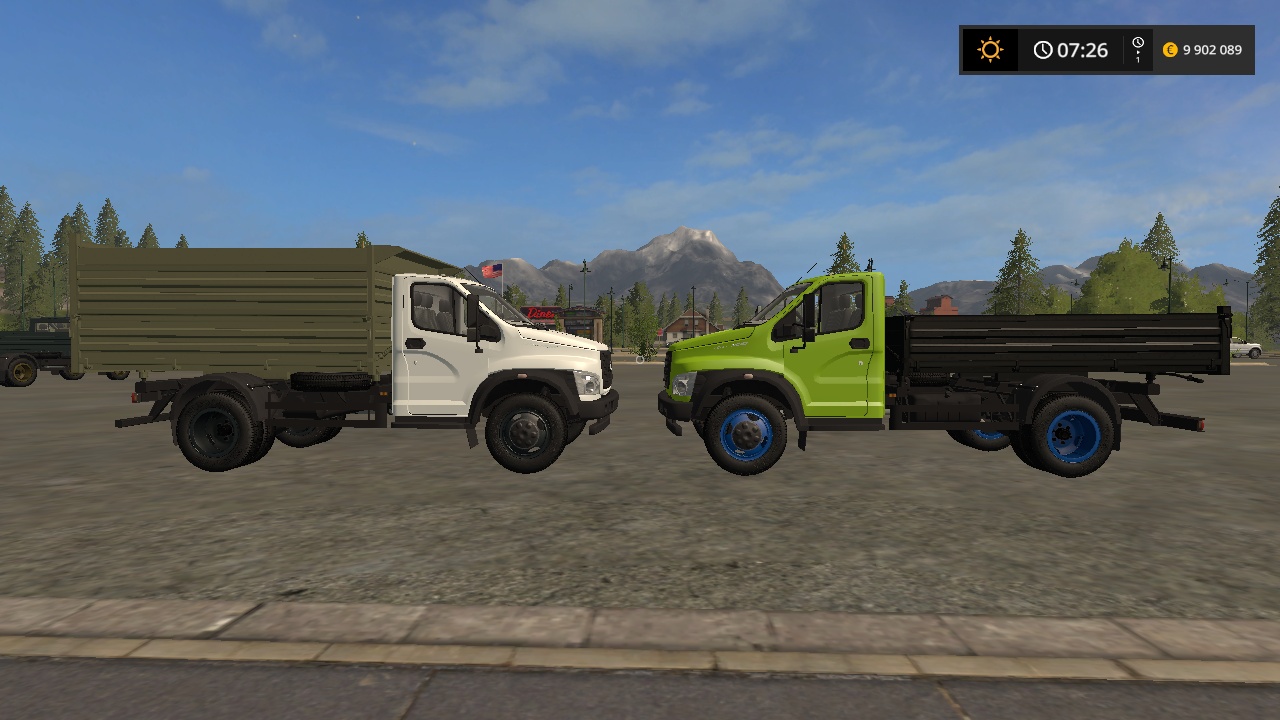Click the yellow euro coin money icon
1280x720 pixels.
(1169, 49)
